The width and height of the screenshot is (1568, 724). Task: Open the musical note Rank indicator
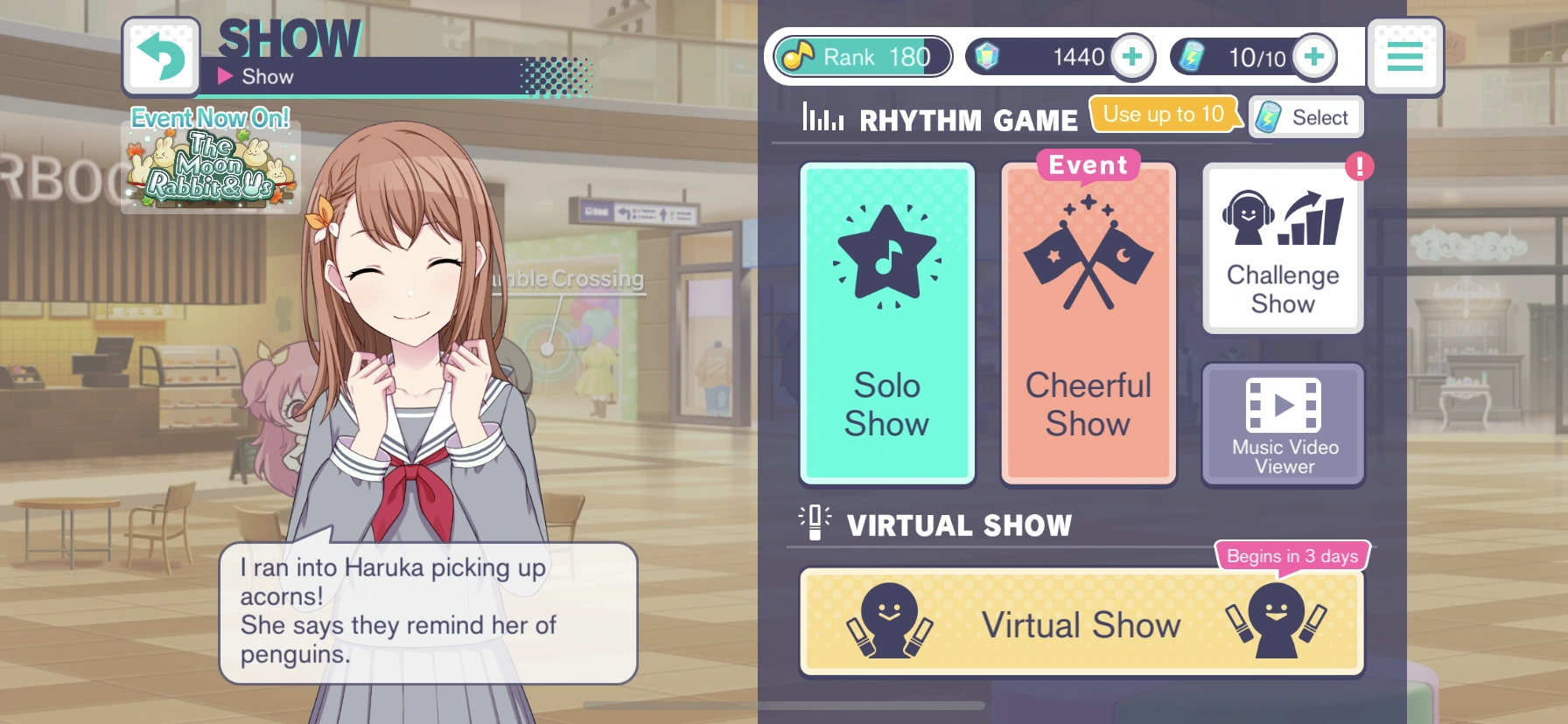click(x=860, y=56)
